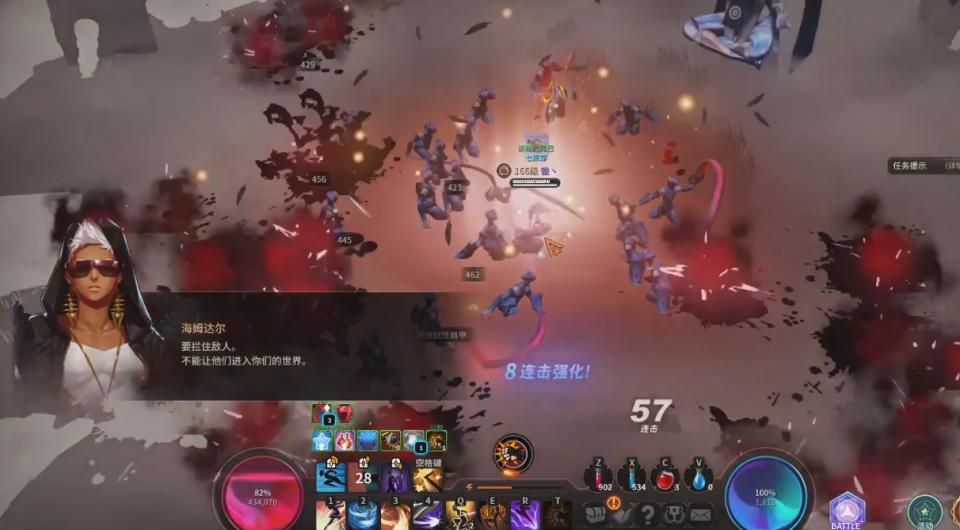Activate the skill bound to E

493,515
